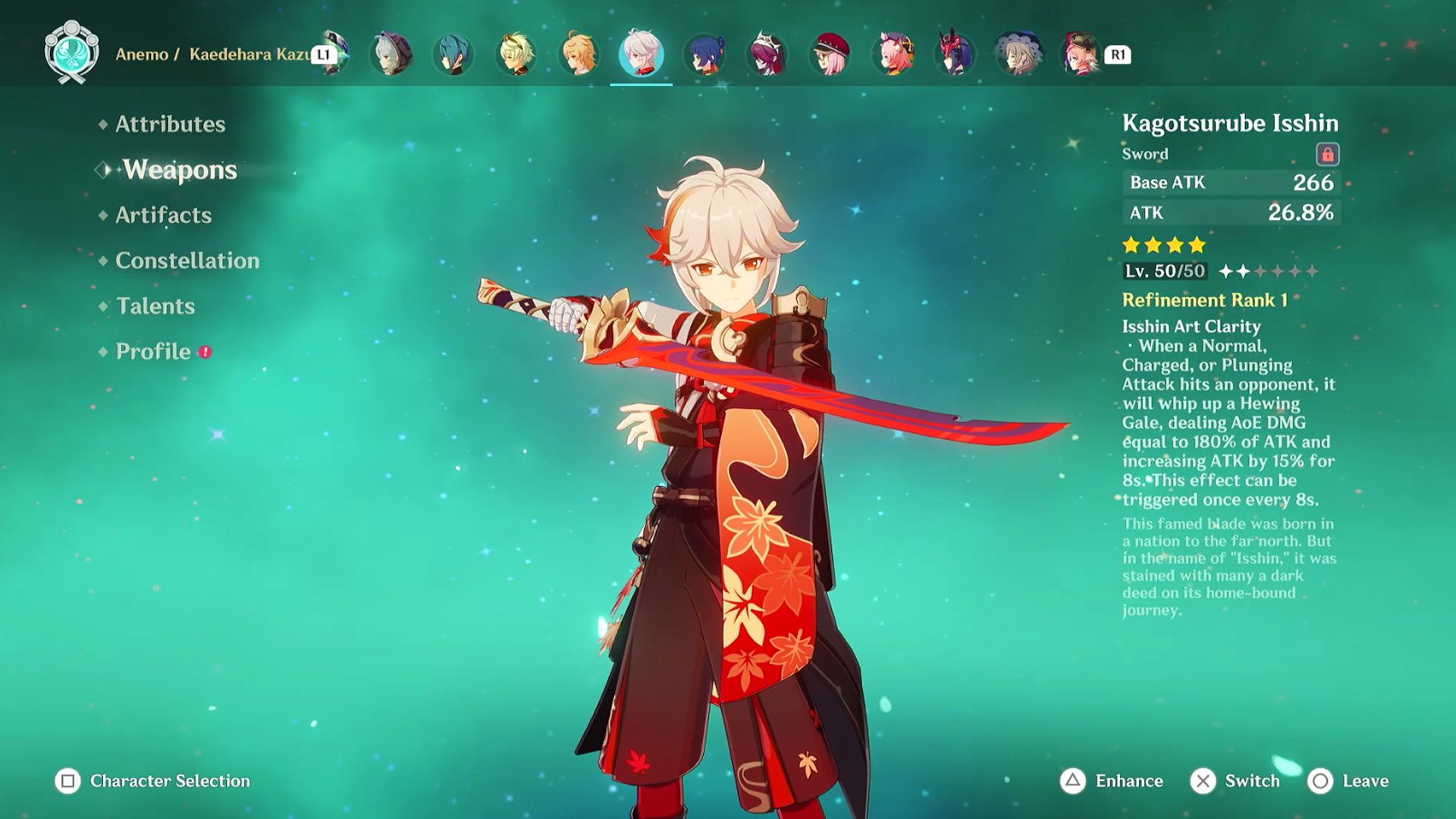
Task: Click the circle icon beside Leave
Action: [x=1319, y=780]
